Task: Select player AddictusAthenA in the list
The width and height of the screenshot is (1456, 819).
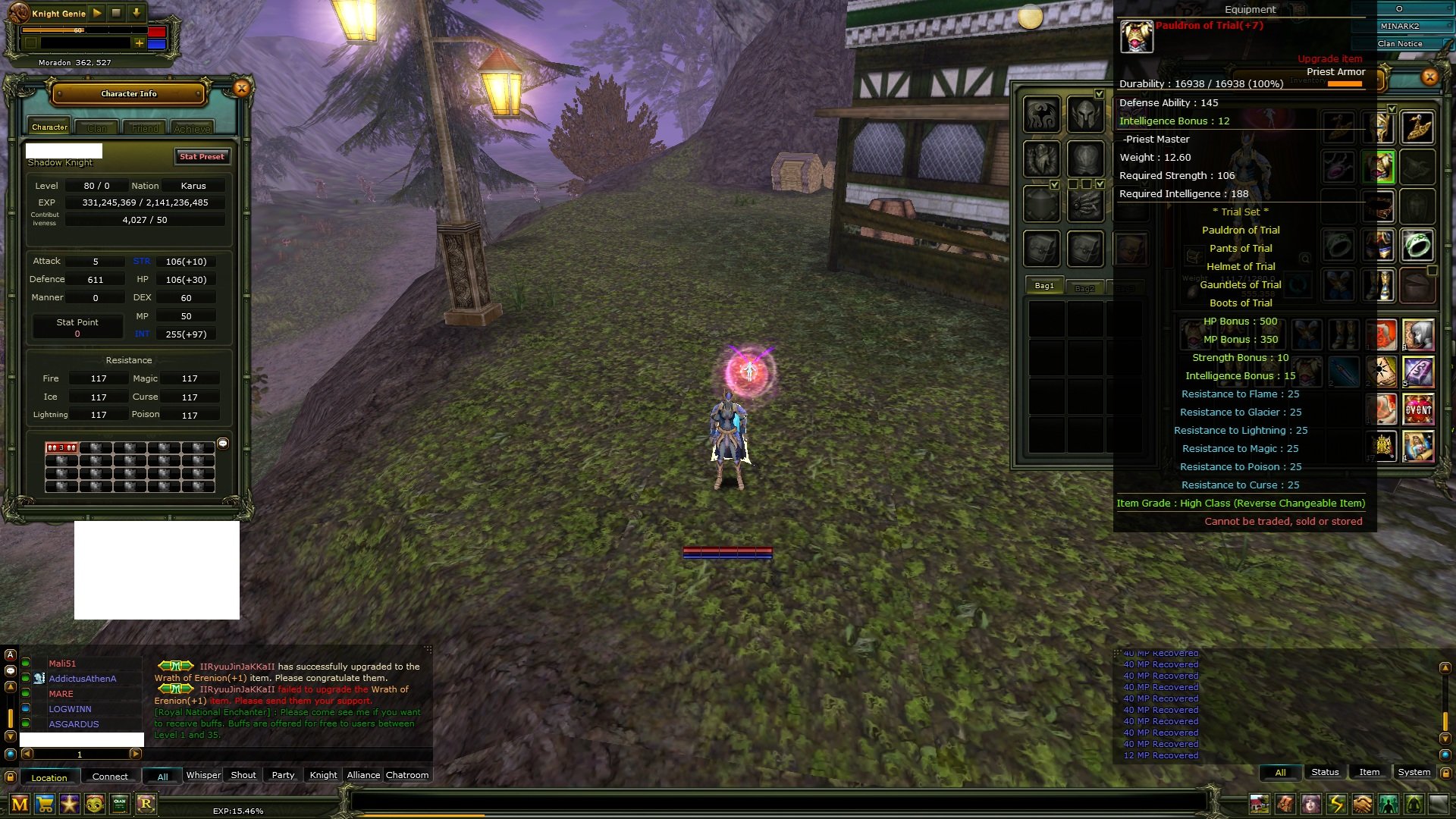Action: coord(83,679)
